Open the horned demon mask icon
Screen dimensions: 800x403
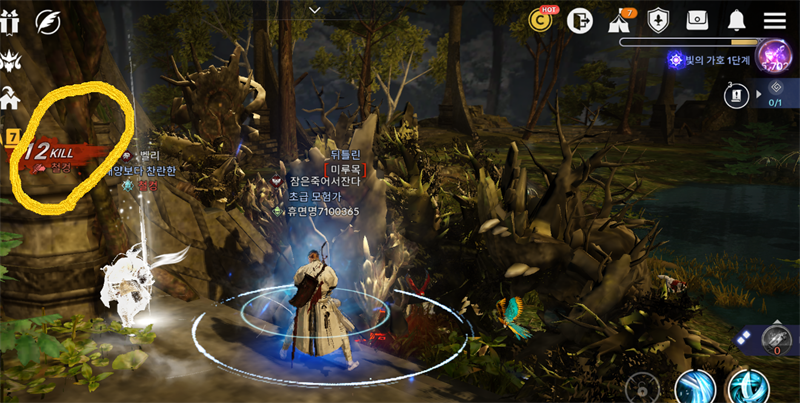(x=10, y=59)
